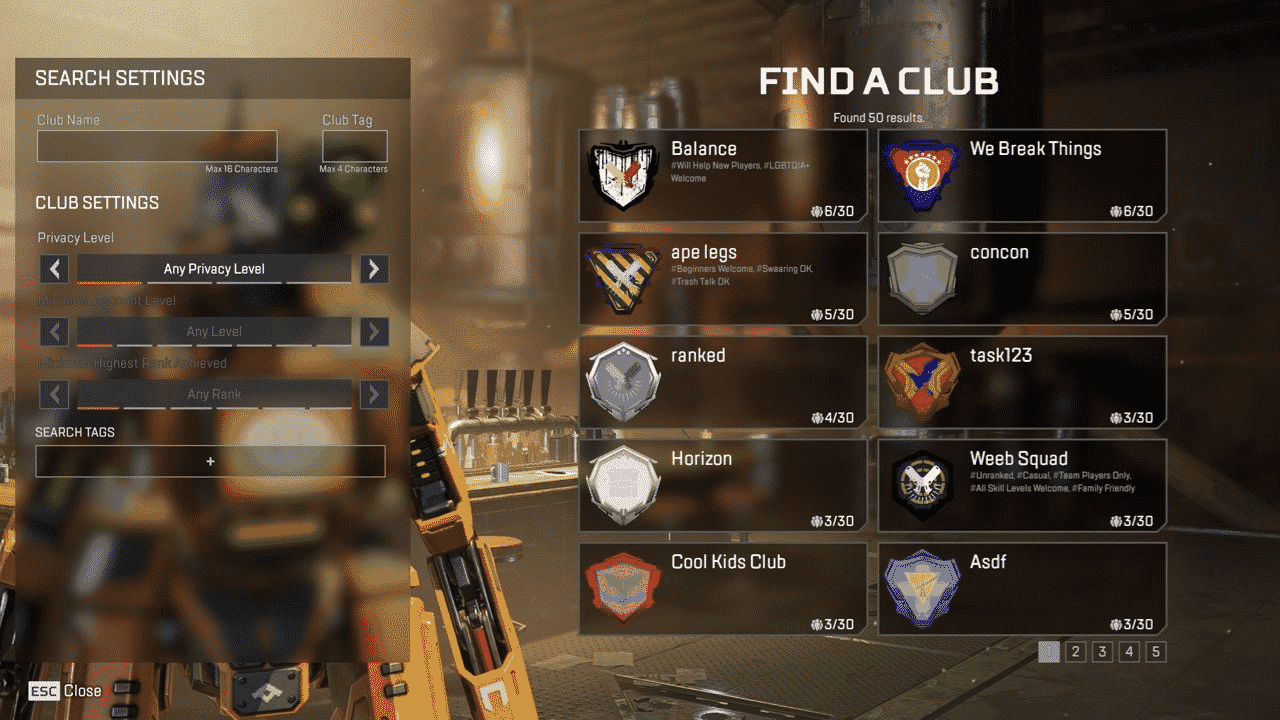Cycle Privacy Level back with left arrow
This screenshot has width=1280, height=720.
pyautogui.click(x=54, y=269)
